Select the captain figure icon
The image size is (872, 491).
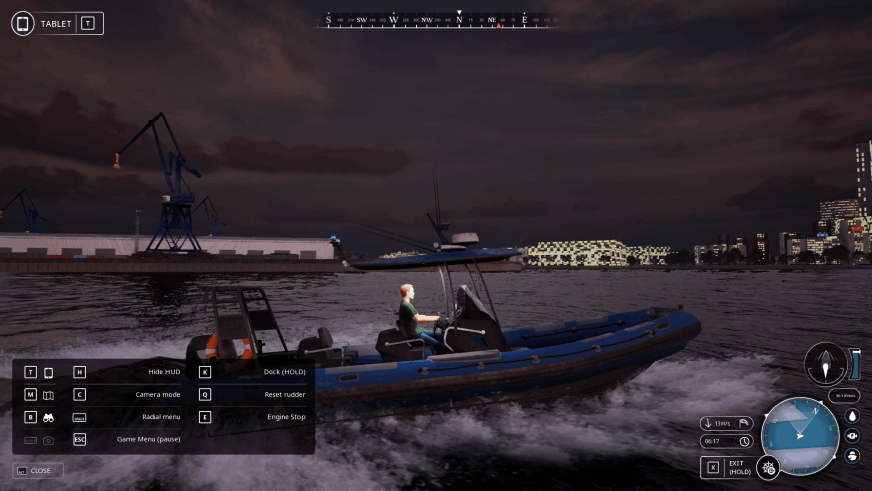[852, 455]
